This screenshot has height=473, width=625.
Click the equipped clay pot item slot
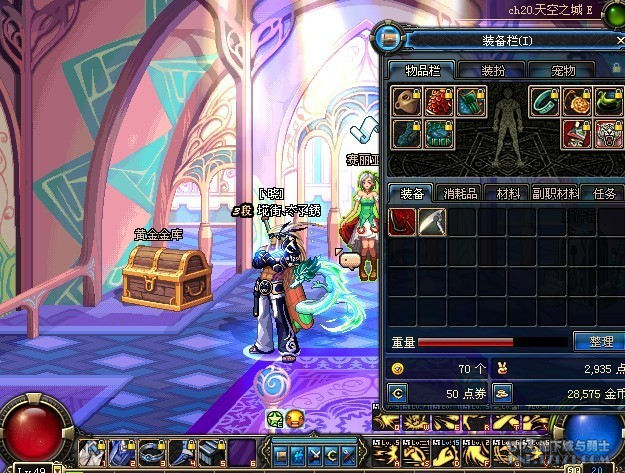[x=405, y=102]
